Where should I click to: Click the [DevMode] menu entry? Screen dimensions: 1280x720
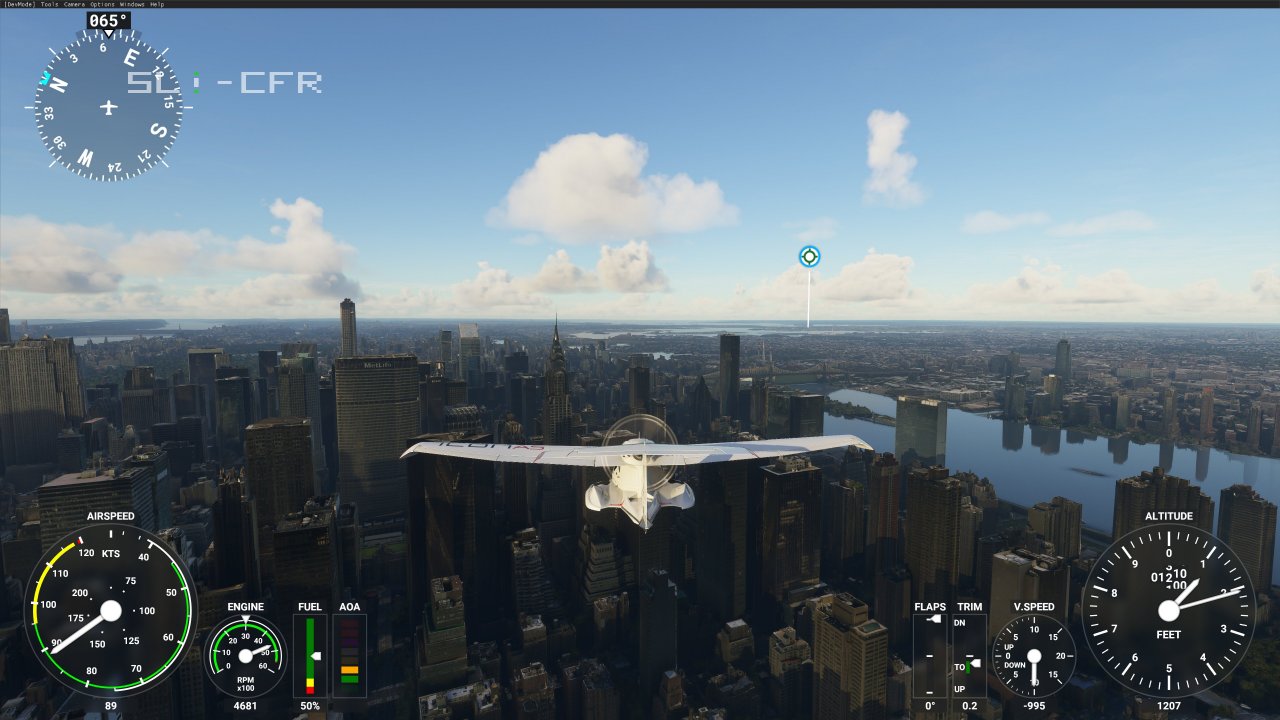[17, 4]
